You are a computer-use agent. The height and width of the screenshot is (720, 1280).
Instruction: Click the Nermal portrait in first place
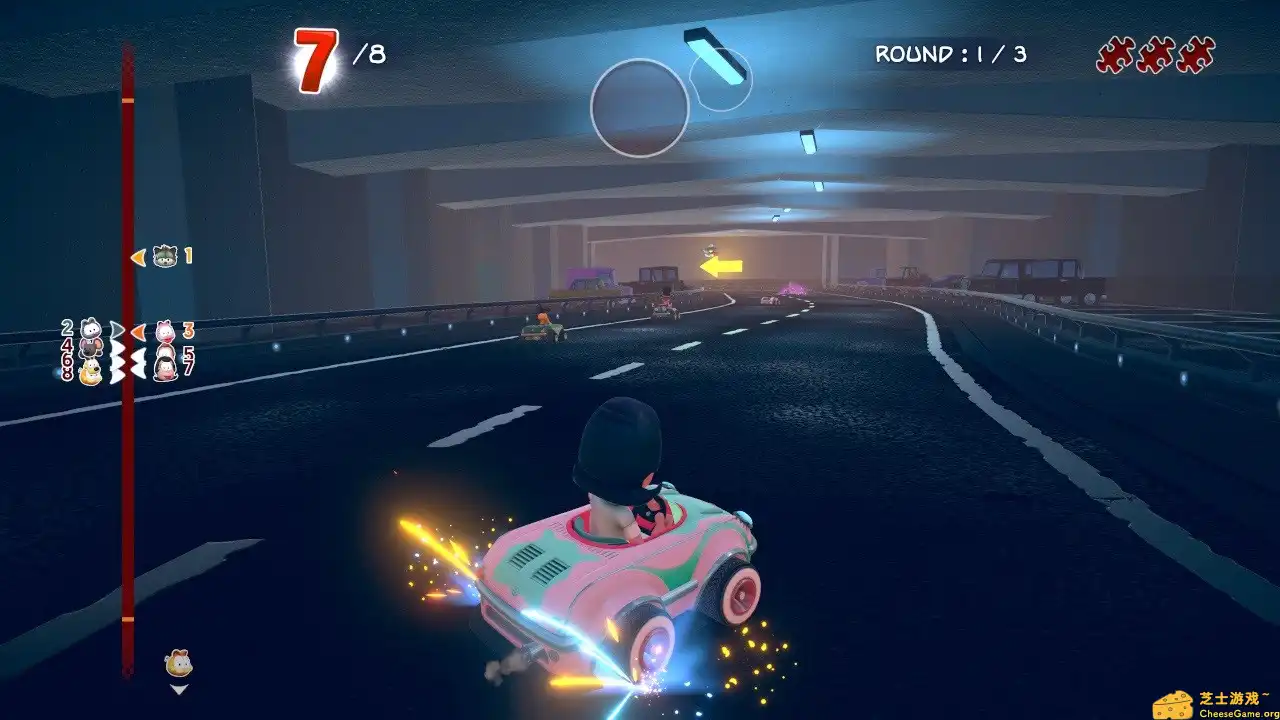pos(164,257)
